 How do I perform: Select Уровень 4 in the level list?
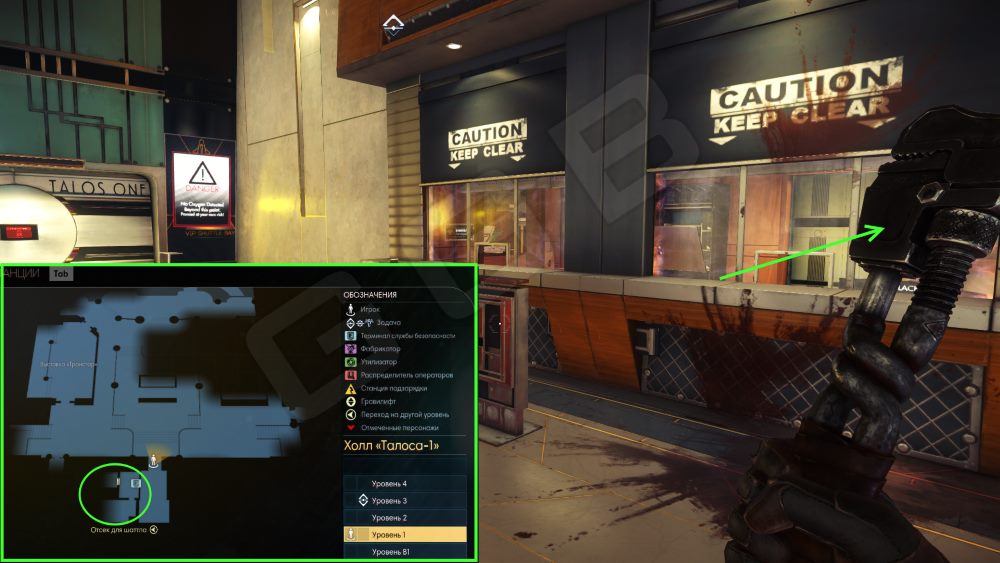[404, 484]
